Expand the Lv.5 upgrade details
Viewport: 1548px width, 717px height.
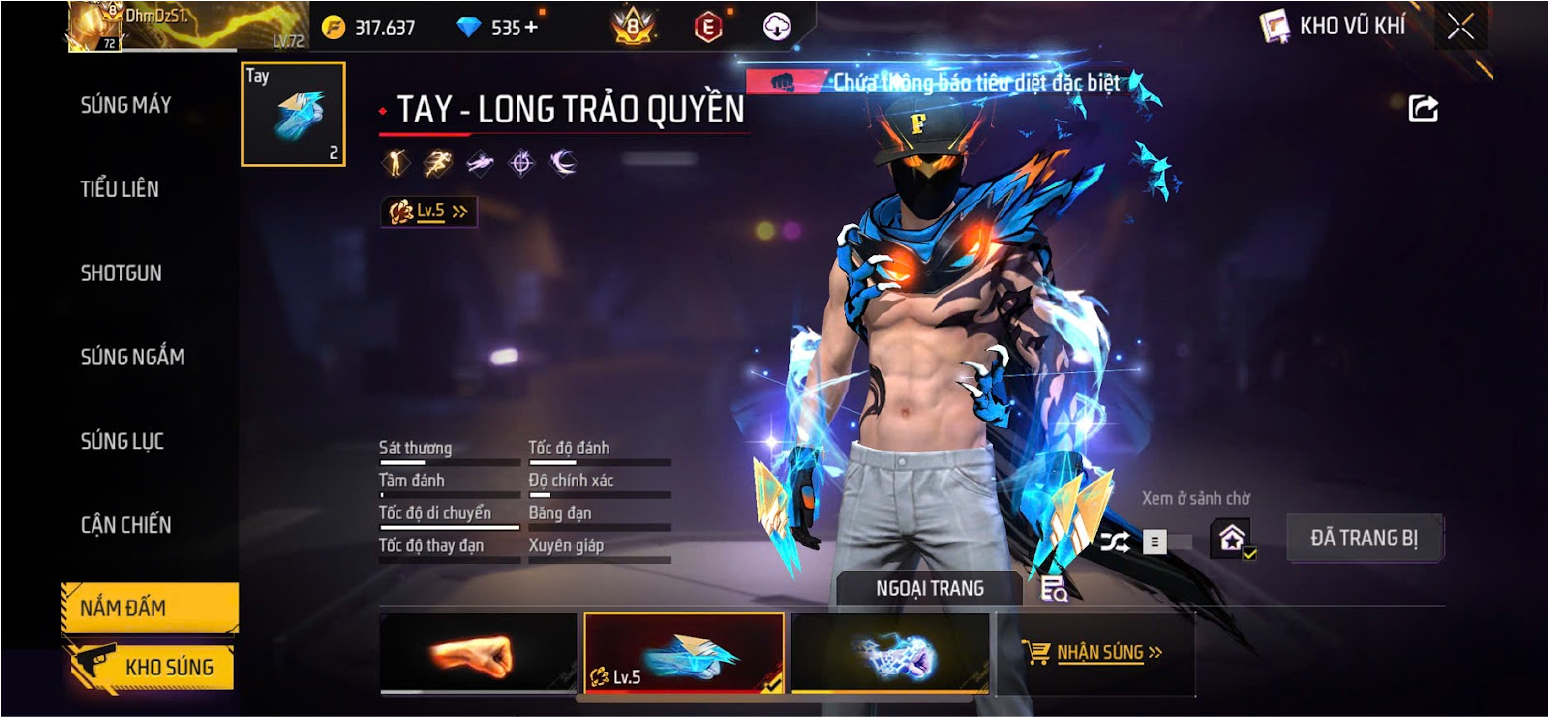pyautogui.click(x=429, y=212)
